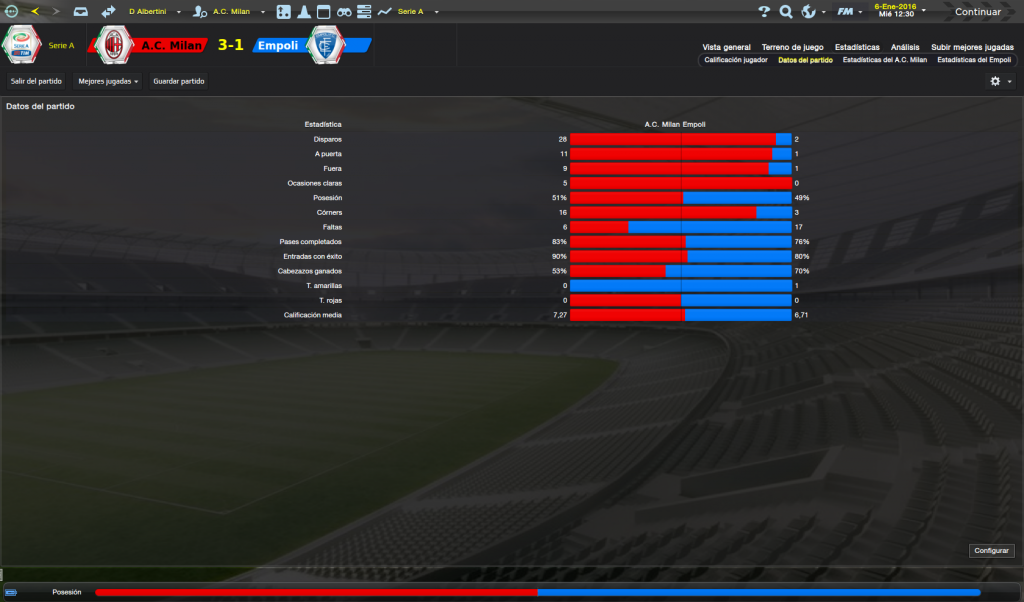Image resolution: width=1024 pixels, height=602 pixels.
Task: Open the gear settings dropdown
Action: 1000,81
